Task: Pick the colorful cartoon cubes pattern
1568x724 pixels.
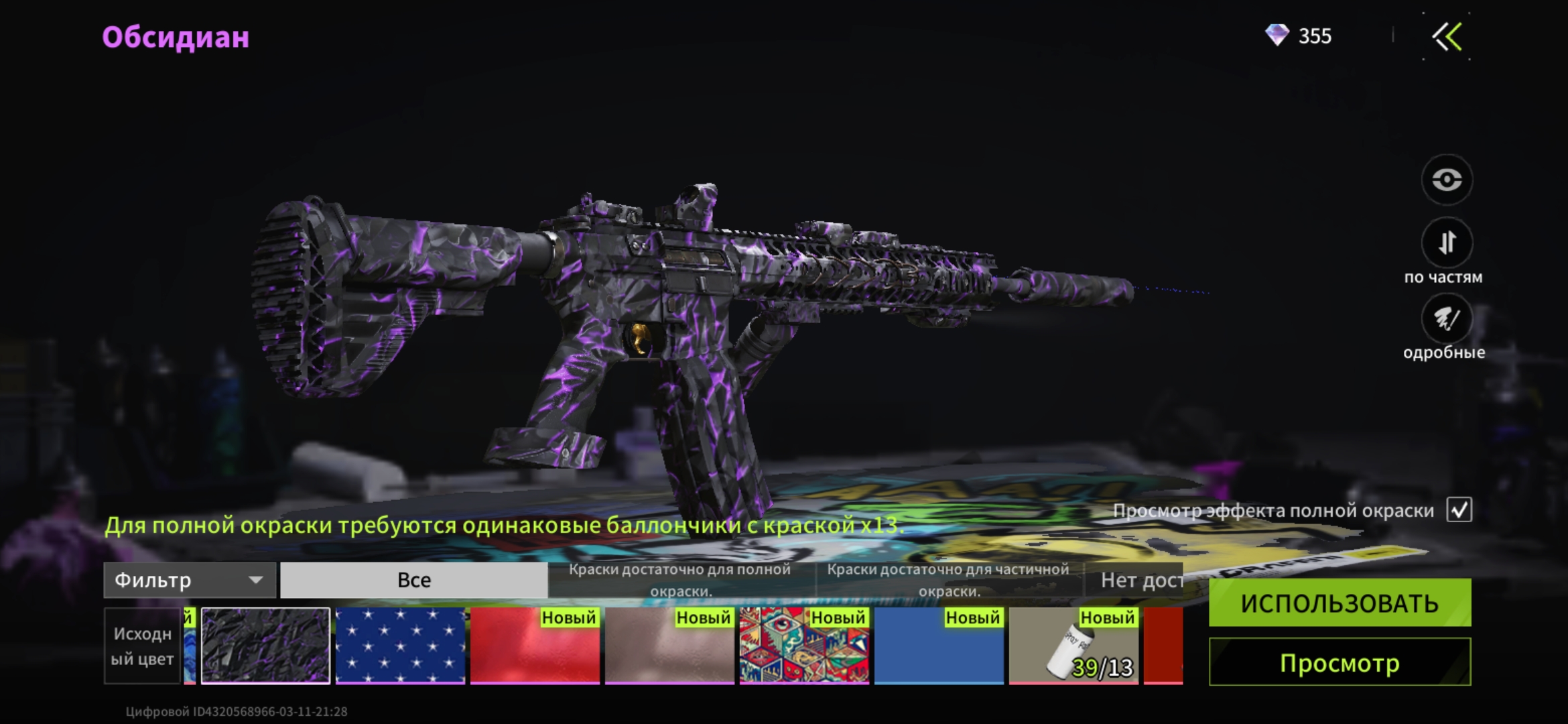Action: tap(804, 646)
